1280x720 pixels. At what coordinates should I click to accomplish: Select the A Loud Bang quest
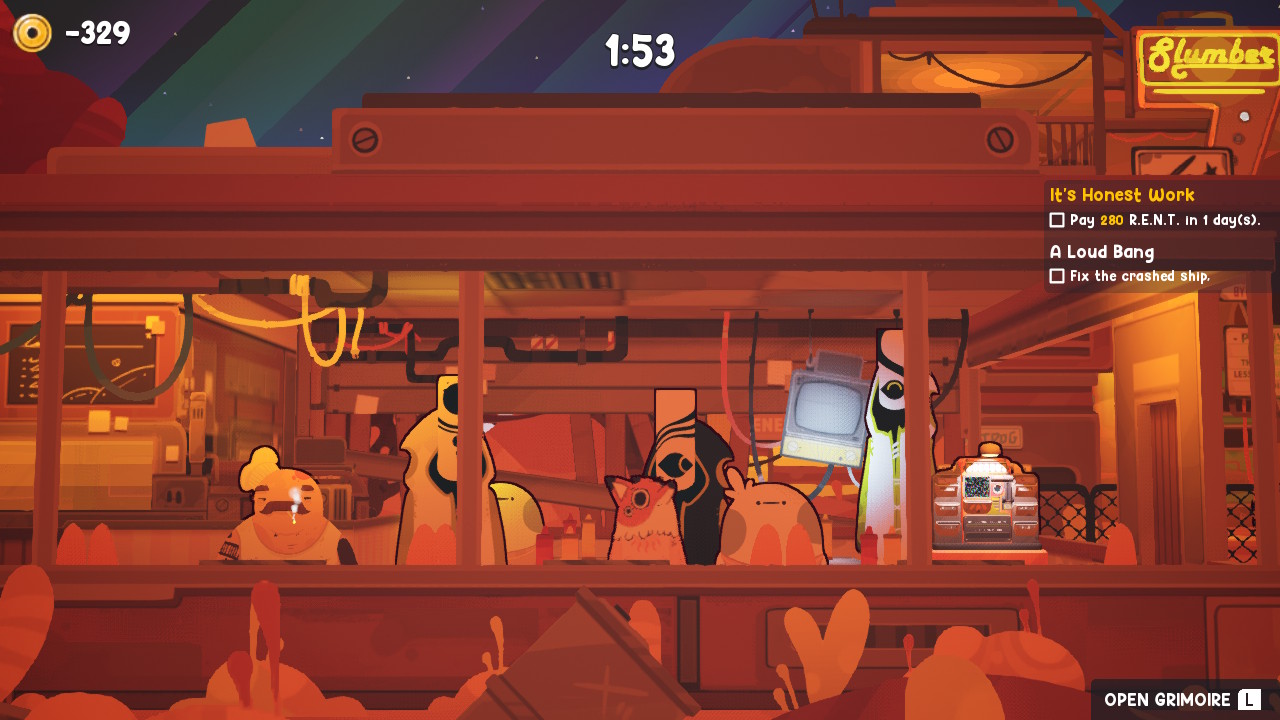click(1102, 252)
